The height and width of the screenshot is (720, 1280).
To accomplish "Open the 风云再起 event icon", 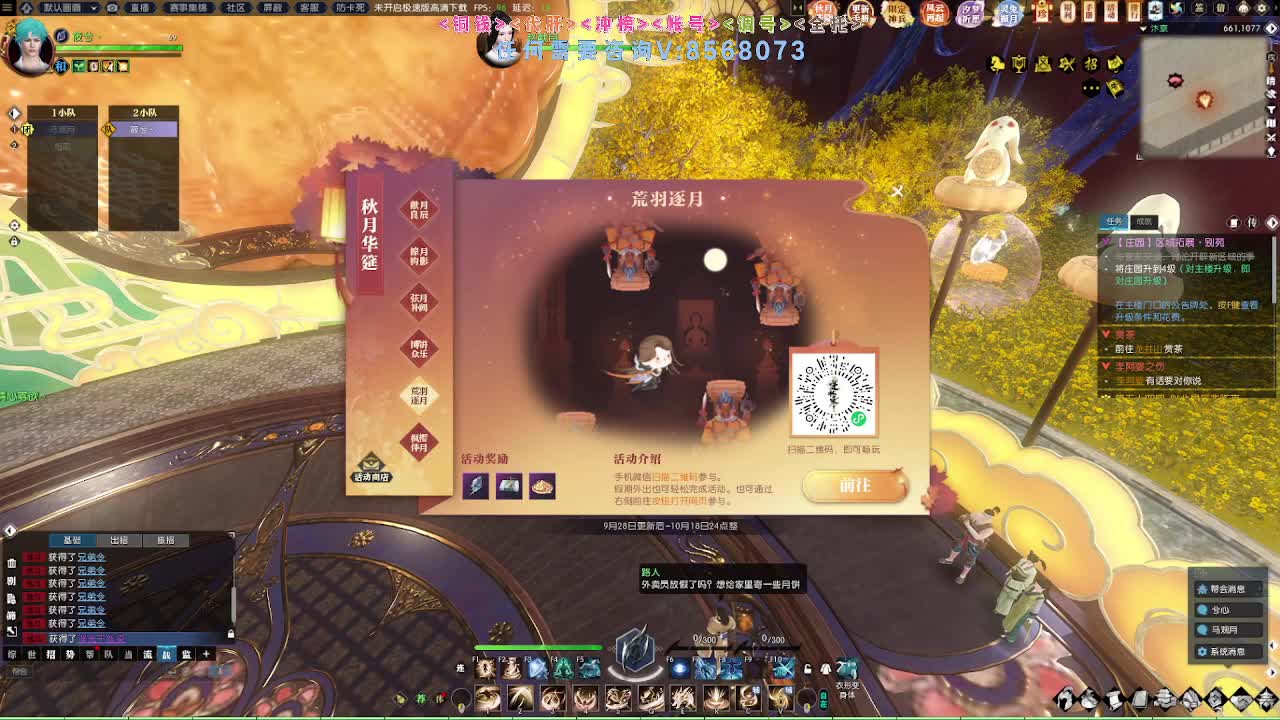I will (935, 13).
